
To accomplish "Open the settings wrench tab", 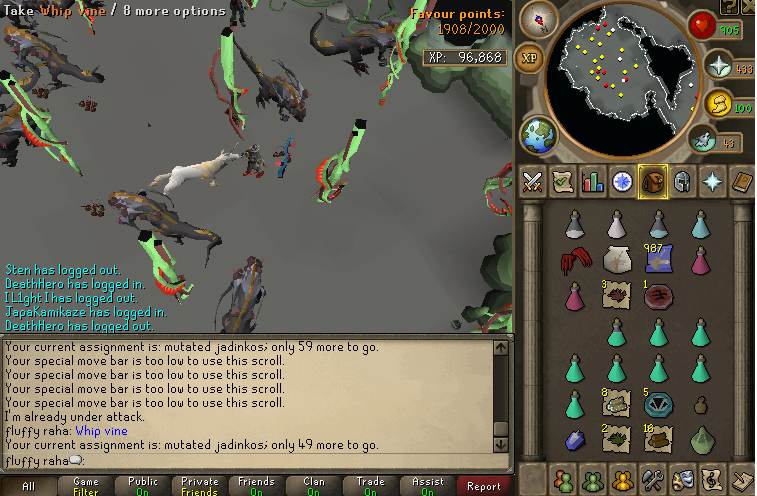I will [652, 479].
